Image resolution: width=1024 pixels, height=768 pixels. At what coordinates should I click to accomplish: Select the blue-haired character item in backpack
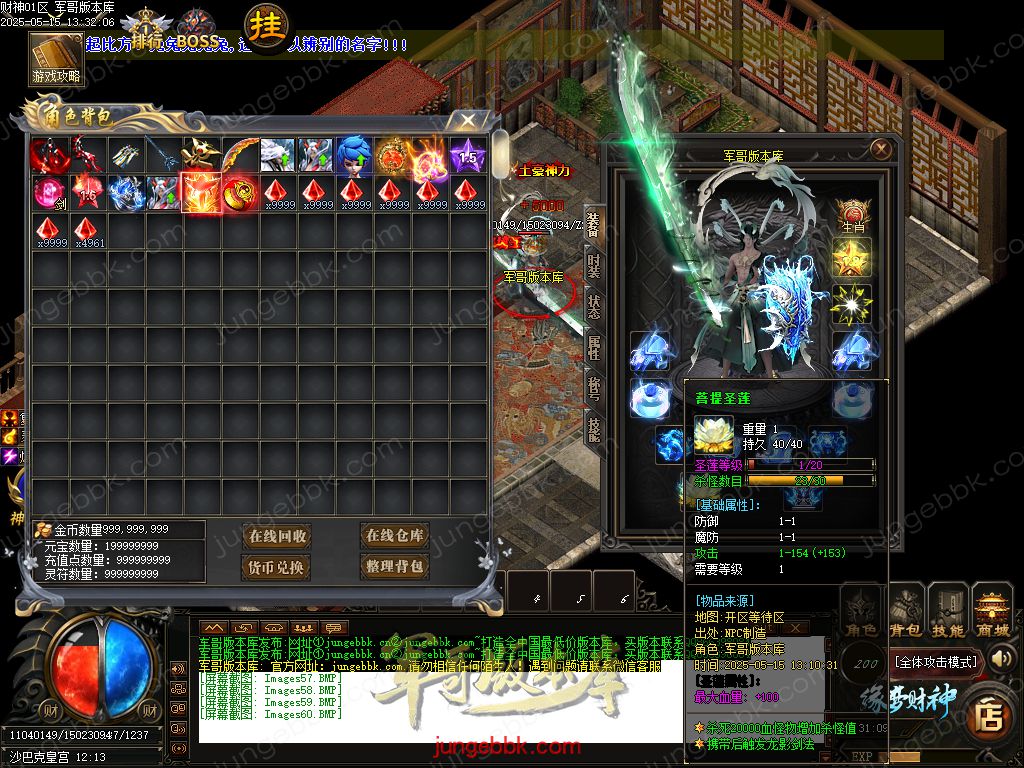pyautogui.click(x=352, y=155)
